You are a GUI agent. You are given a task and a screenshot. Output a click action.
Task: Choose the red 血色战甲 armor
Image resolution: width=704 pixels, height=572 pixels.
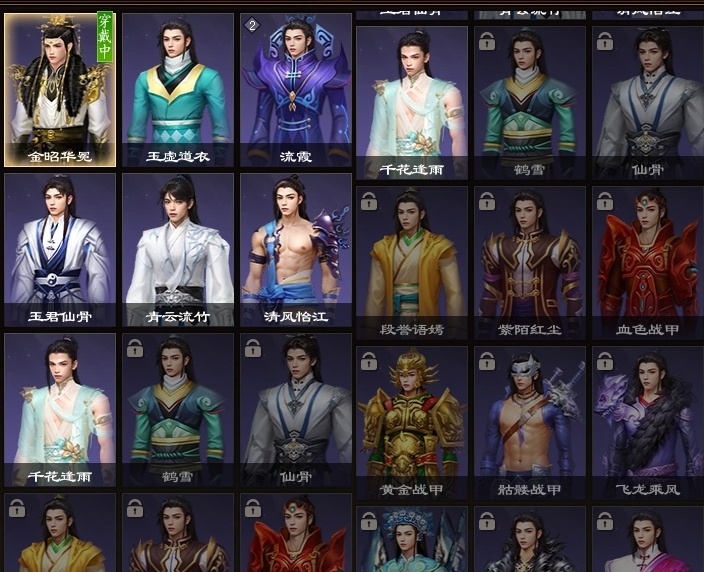coord(647,262)
